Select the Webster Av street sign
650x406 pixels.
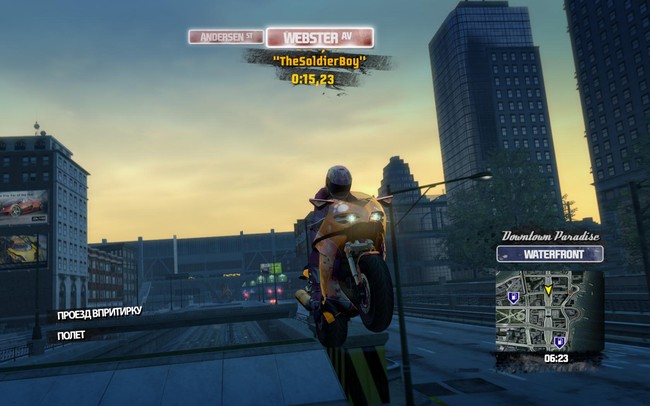click(x=320, y=38)
